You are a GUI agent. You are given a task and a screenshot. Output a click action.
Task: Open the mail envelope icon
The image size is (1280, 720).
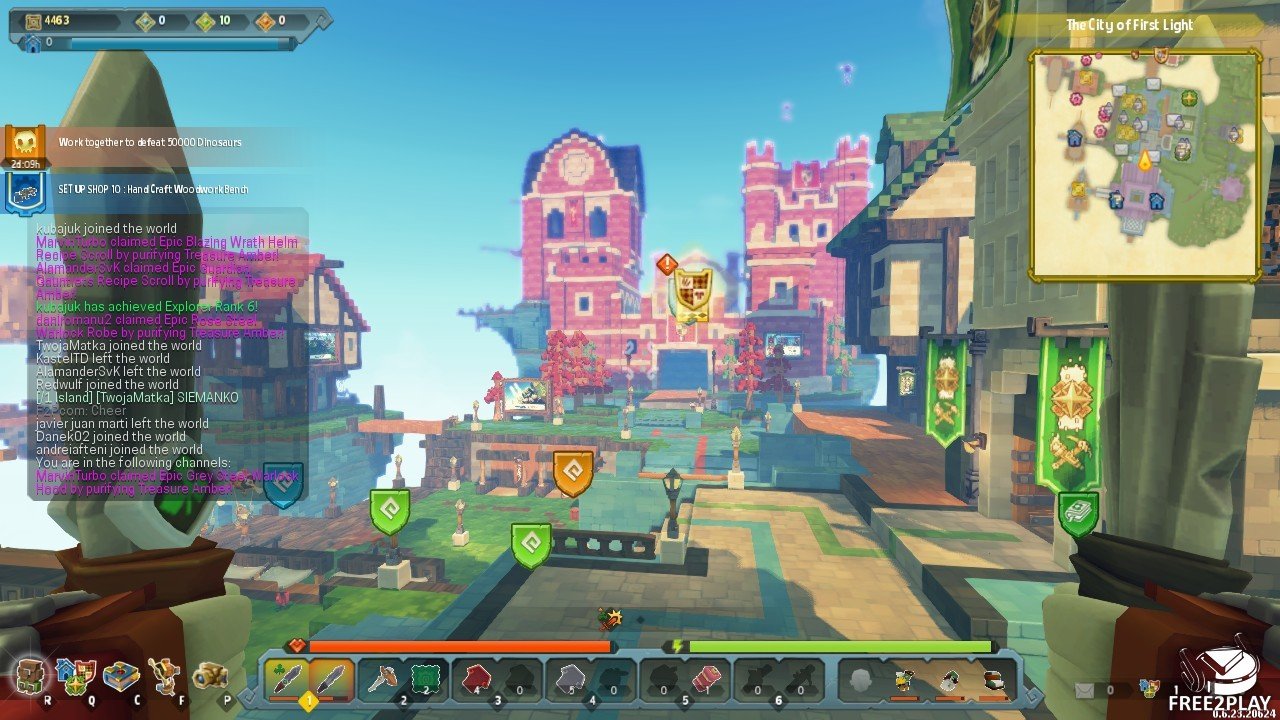1085,689
